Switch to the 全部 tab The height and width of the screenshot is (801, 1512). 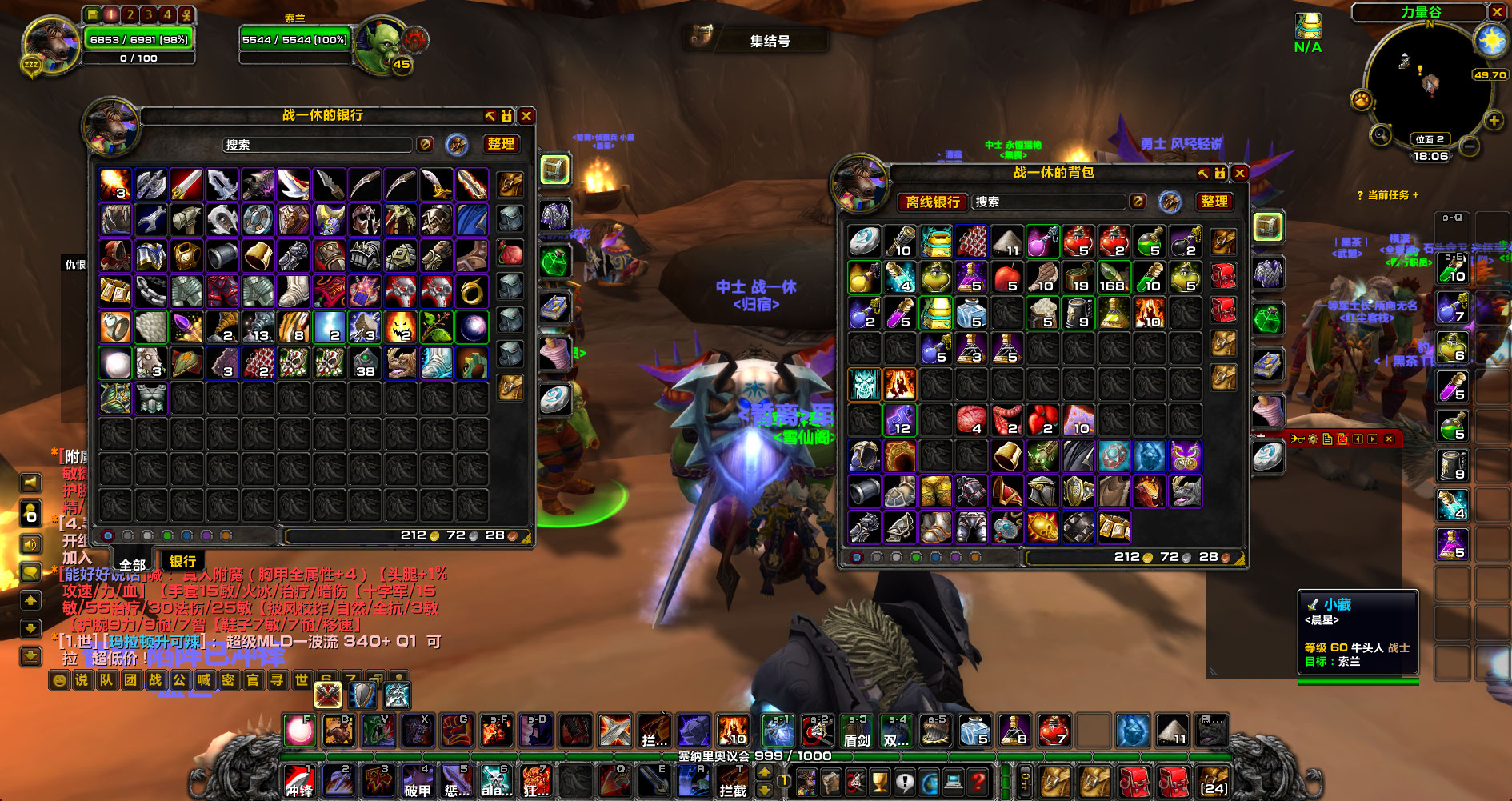tap(132, 564)
